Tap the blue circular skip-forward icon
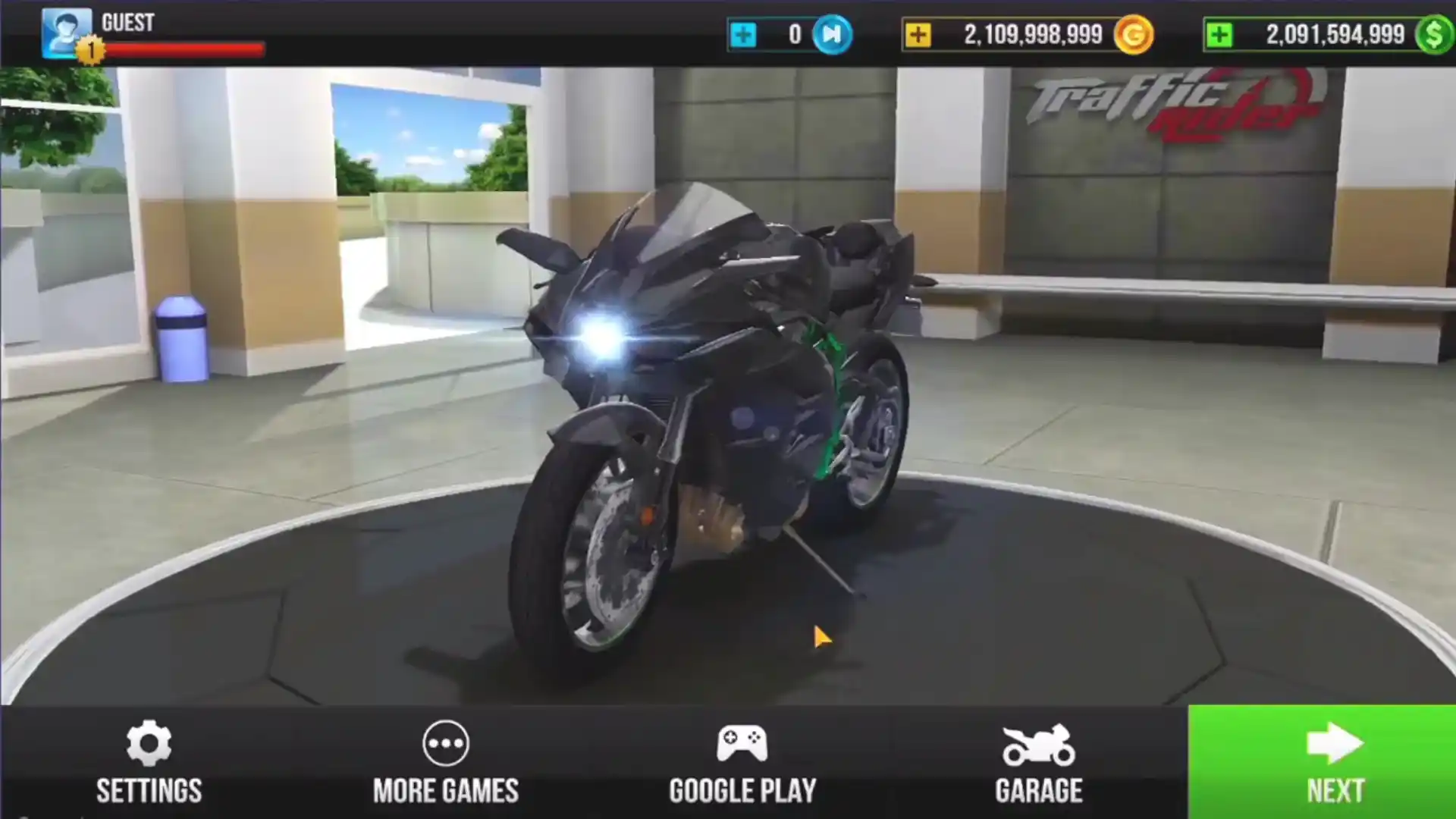The image size is (1456, 819). pyautogui.click(x=834, y=34)
